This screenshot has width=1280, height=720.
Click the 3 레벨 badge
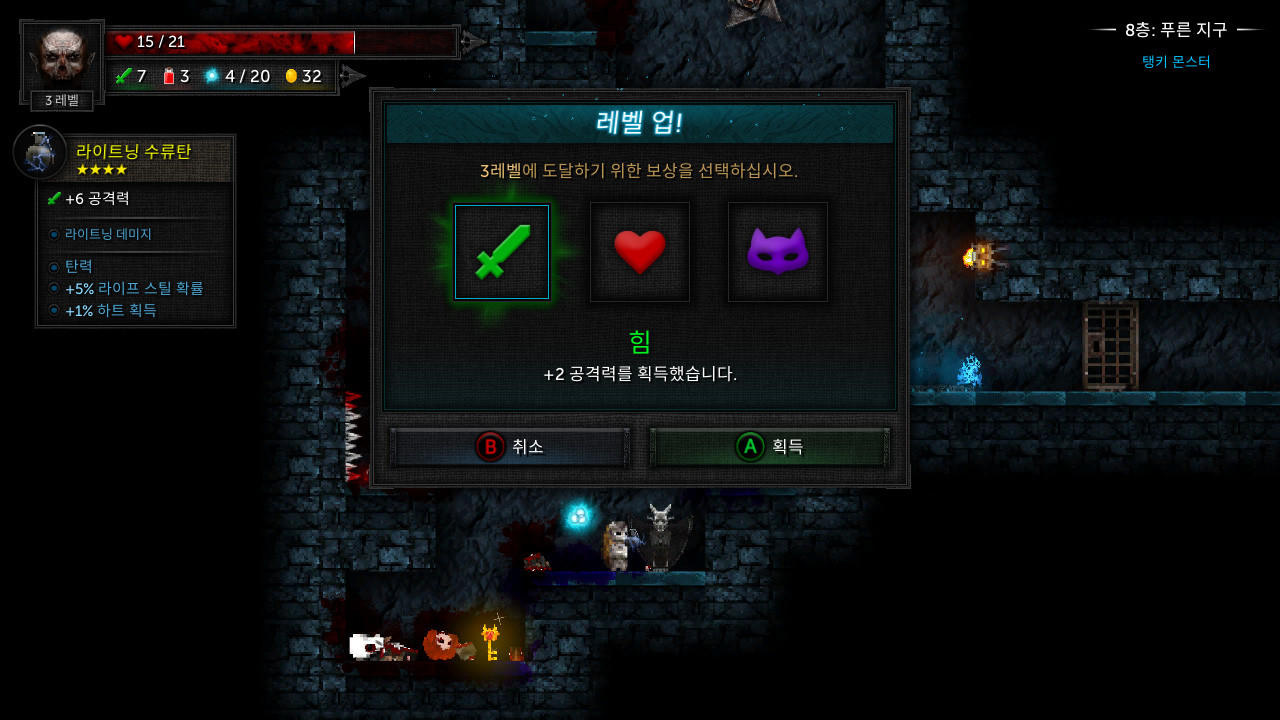pos(60,100)
